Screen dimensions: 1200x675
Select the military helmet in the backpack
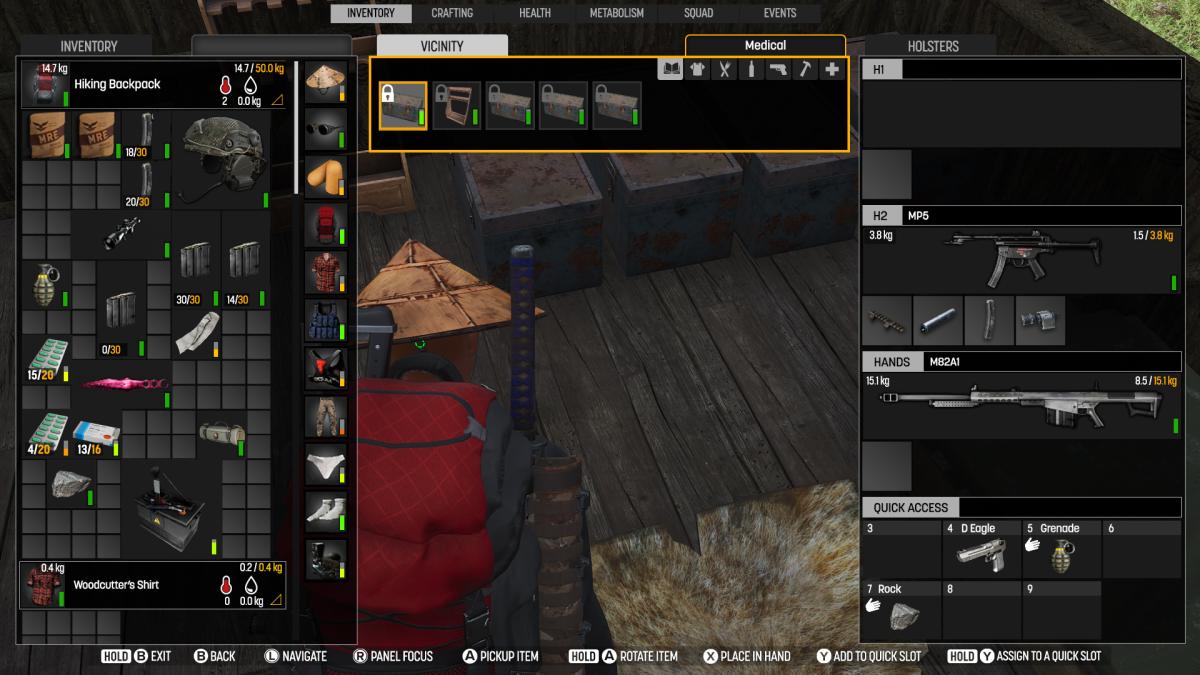pyautogui.click(x=221, y=159)
